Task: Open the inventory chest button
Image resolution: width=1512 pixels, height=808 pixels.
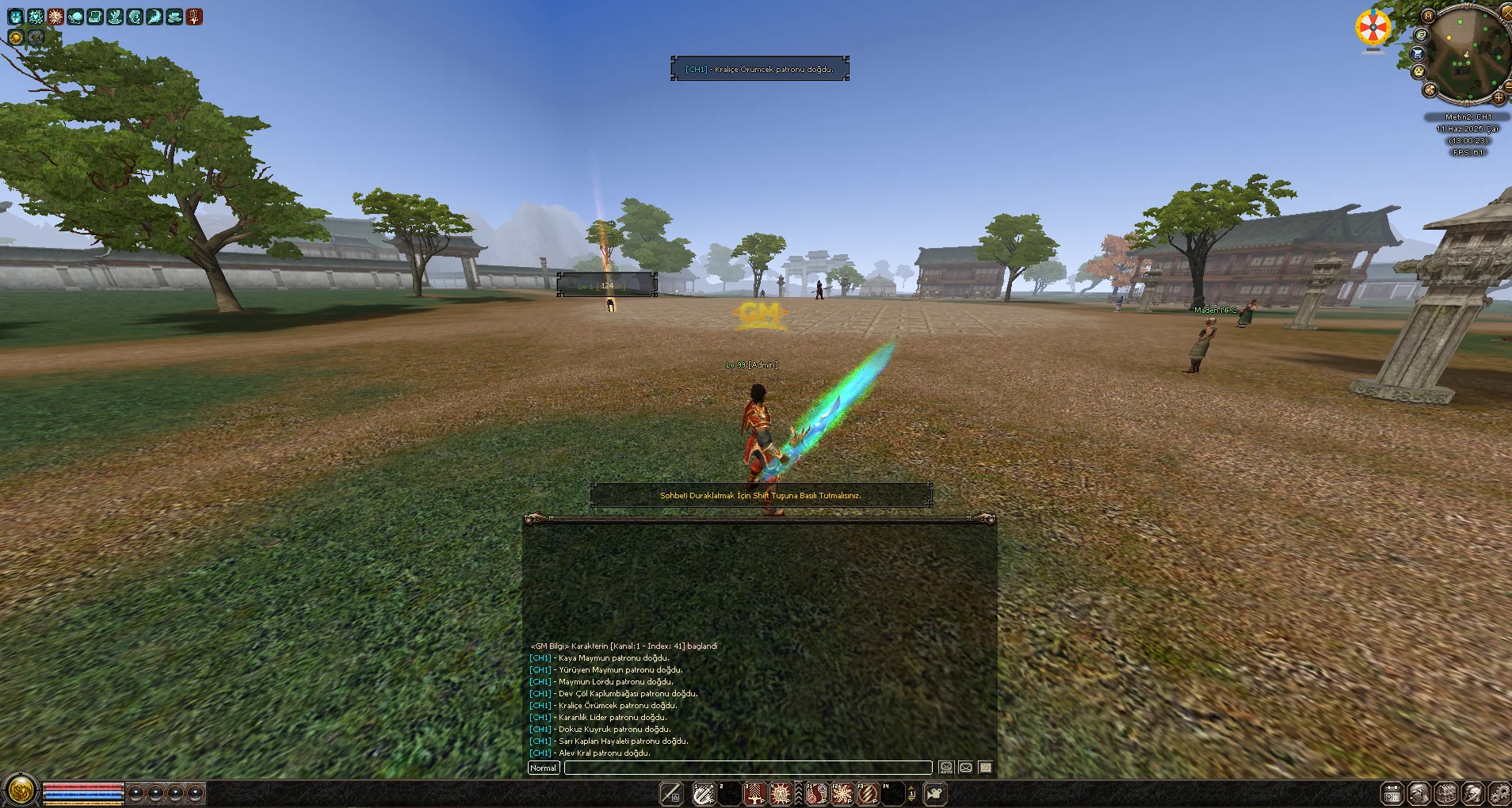Action: (1446, 793)
